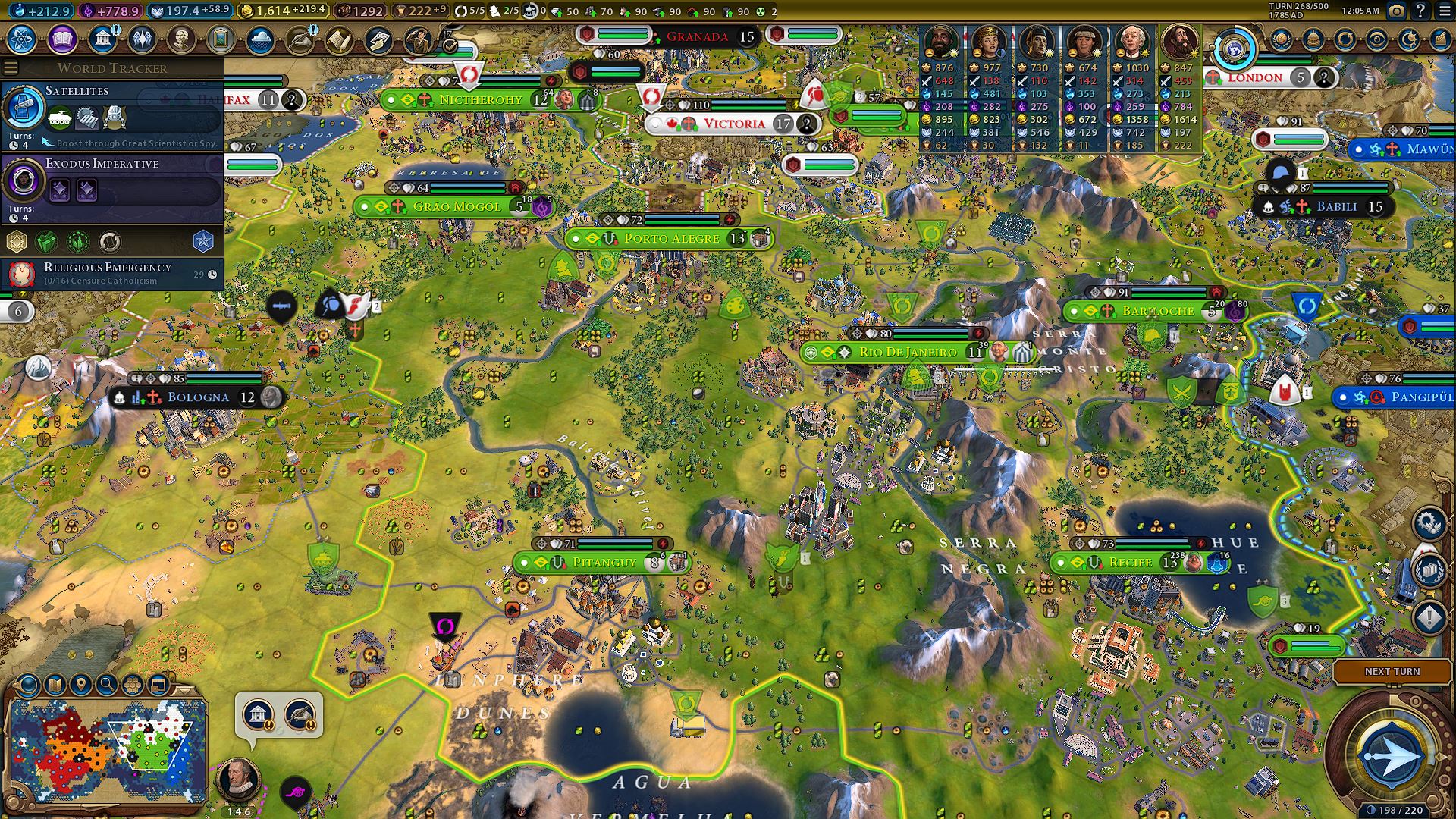Open the Recife city banner
Screen dimensions: 1456x819
coord(1130,563)
